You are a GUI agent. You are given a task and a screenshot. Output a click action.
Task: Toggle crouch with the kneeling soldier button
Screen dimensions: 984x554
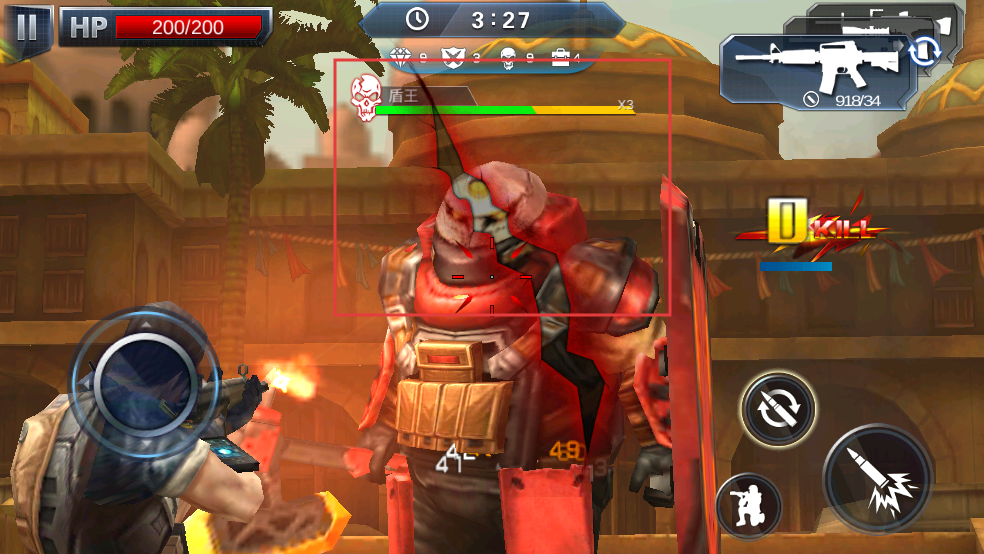[749, 506]
